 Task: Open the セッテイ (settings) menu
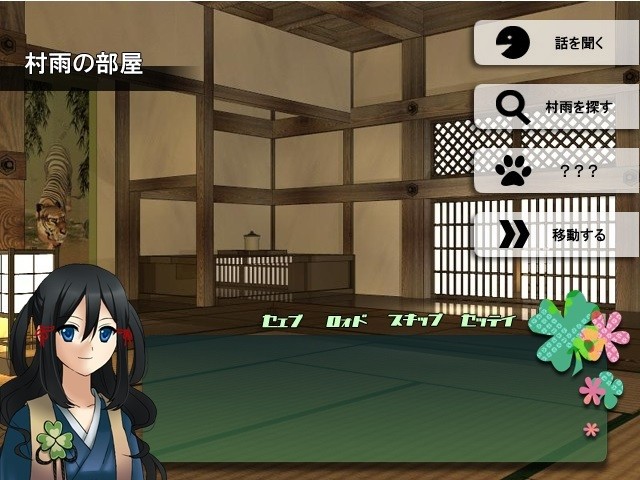tap(487, 321)
